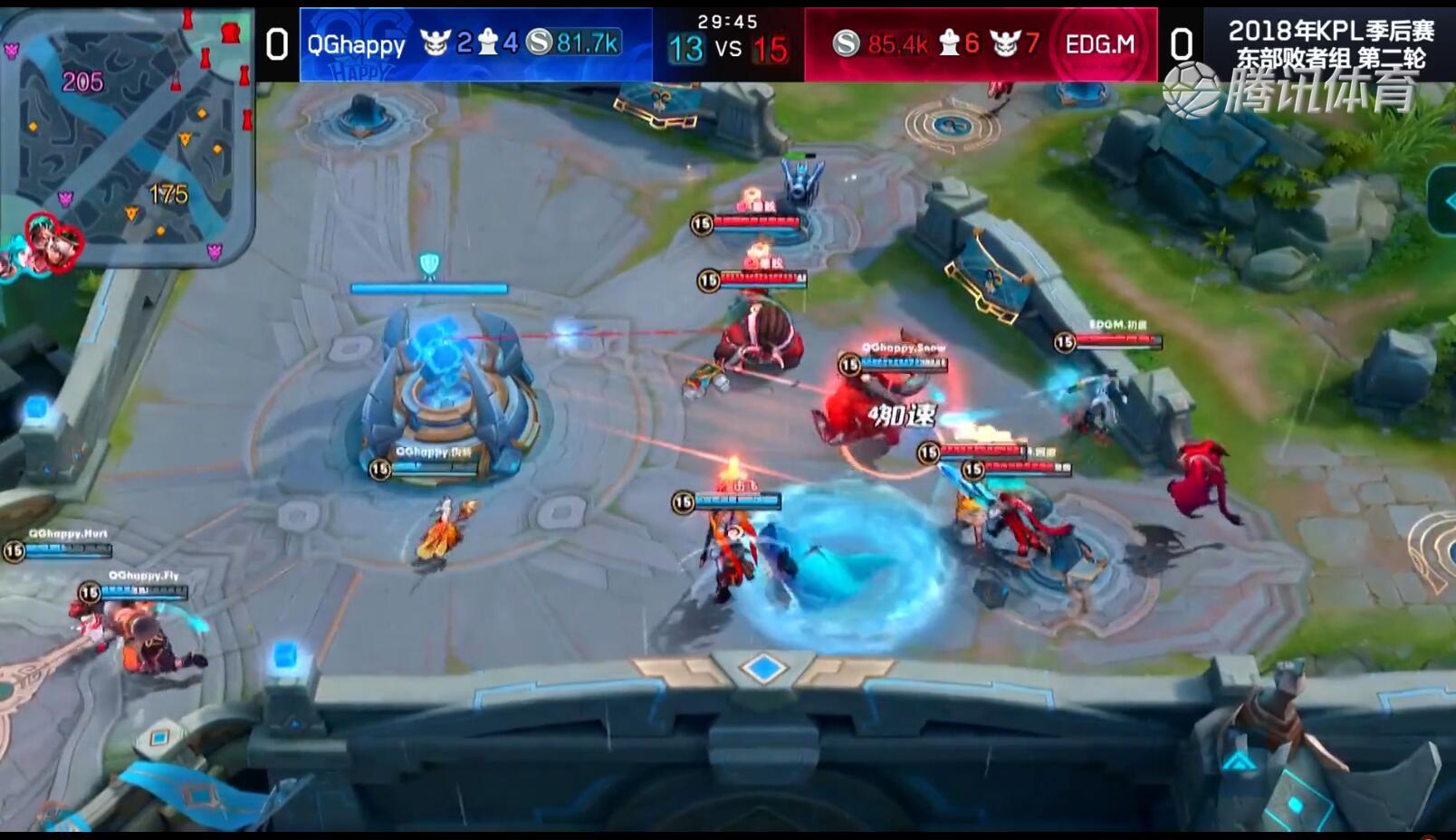Click the EDG.M team name panel
This screenshot has height=840, width=1456.
[1100, 44]
